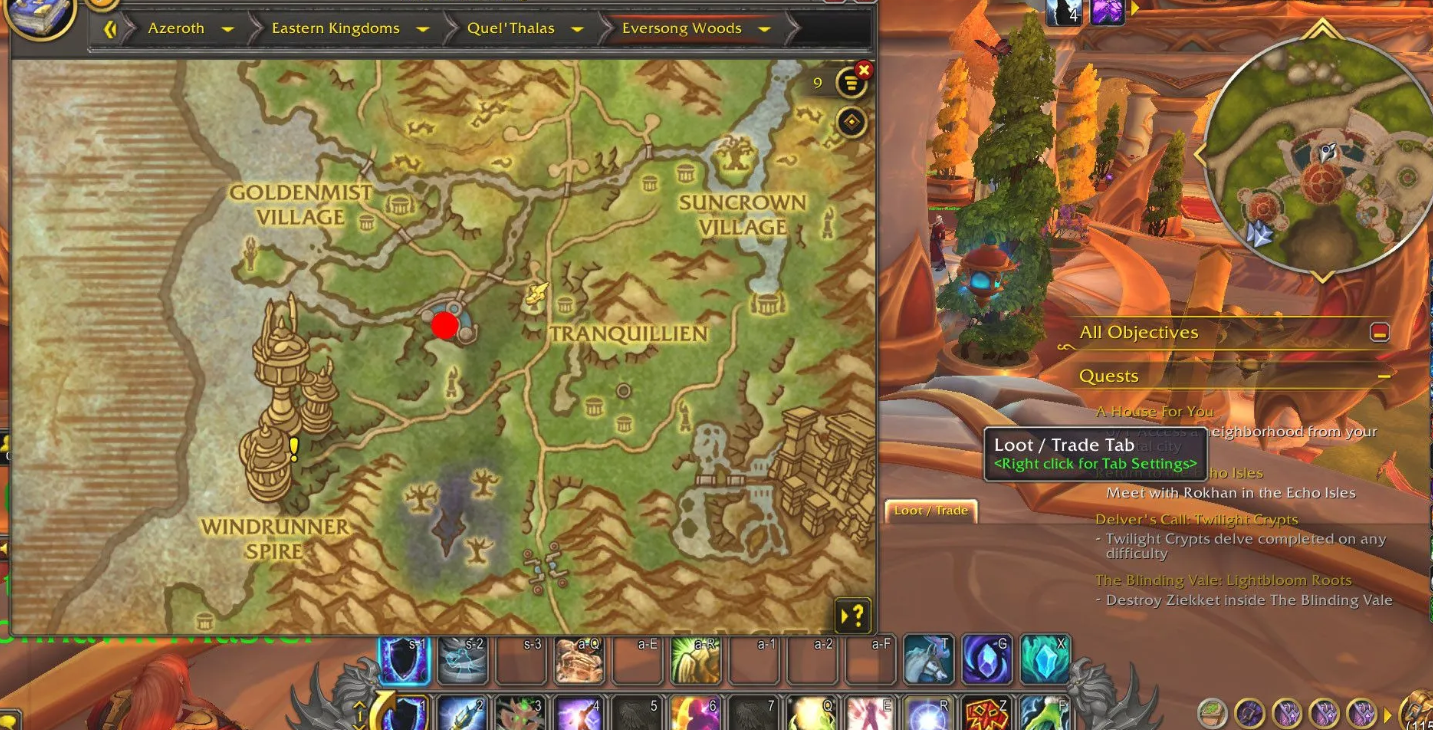Image resolution: width=1433 pixels, height=730 pixels.
Task: Toggle the map pin tracking diamond button
Action: click(851, 123)
